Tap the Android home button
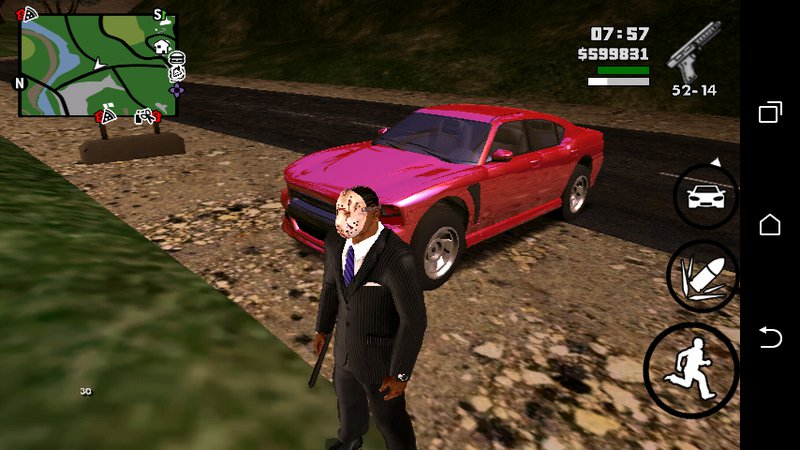800x450 pixels. [770, 225]
